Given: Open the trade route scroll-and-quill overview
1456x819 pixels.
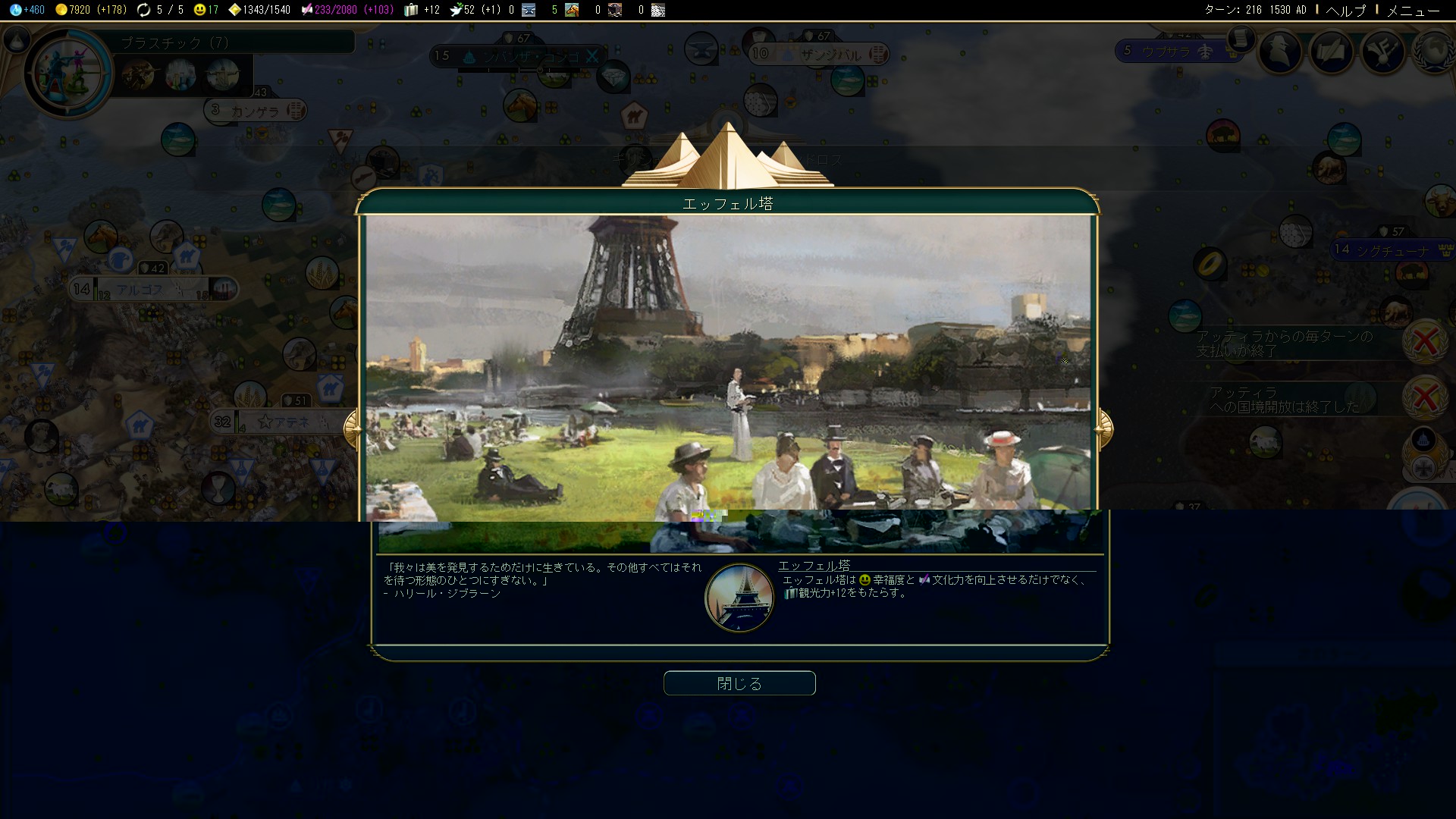Looking at the screenshot, I should [1331, 52].
